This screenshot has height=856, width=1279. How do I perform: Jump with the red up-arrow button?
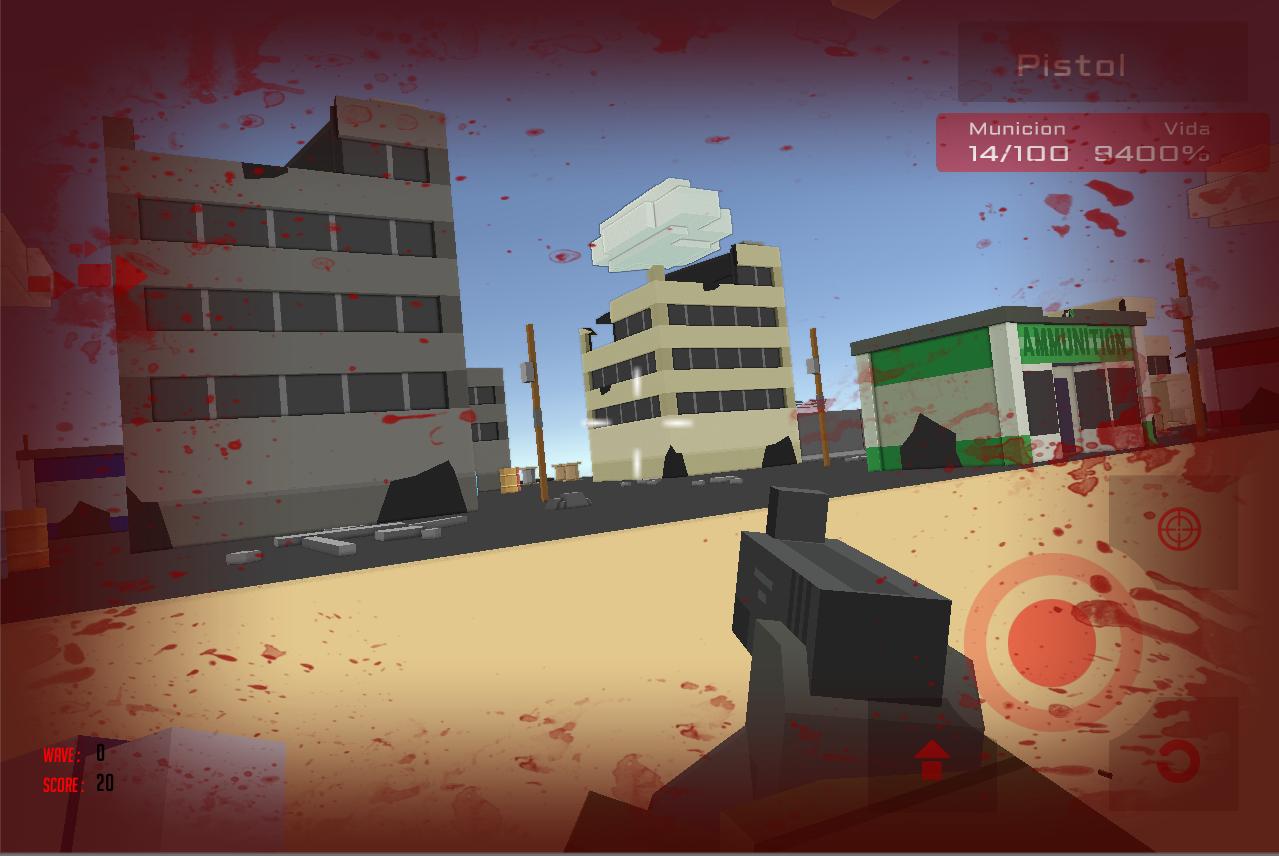coord(931,760)
